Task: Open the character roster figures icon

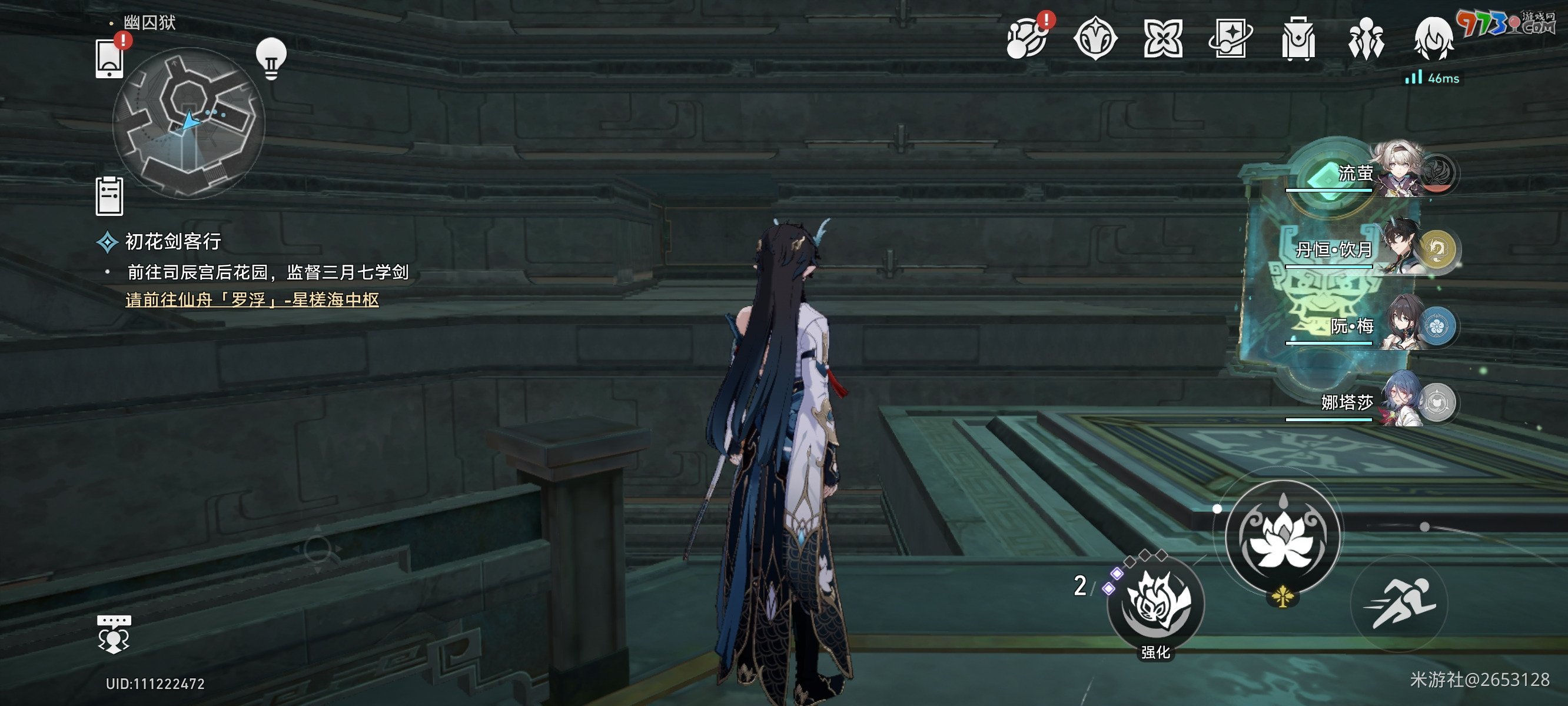Action: [1366, 39]
